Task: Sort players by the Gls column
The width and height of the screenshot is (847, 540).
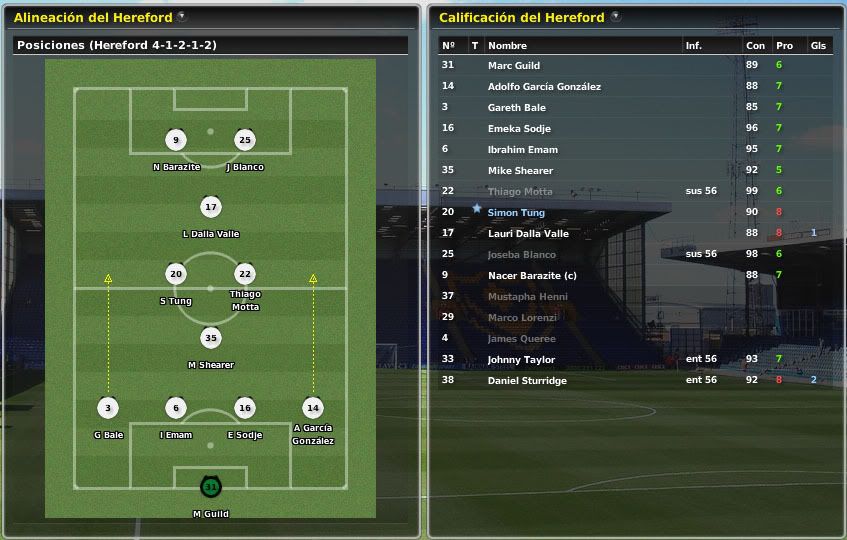Action: coord(818,46)
